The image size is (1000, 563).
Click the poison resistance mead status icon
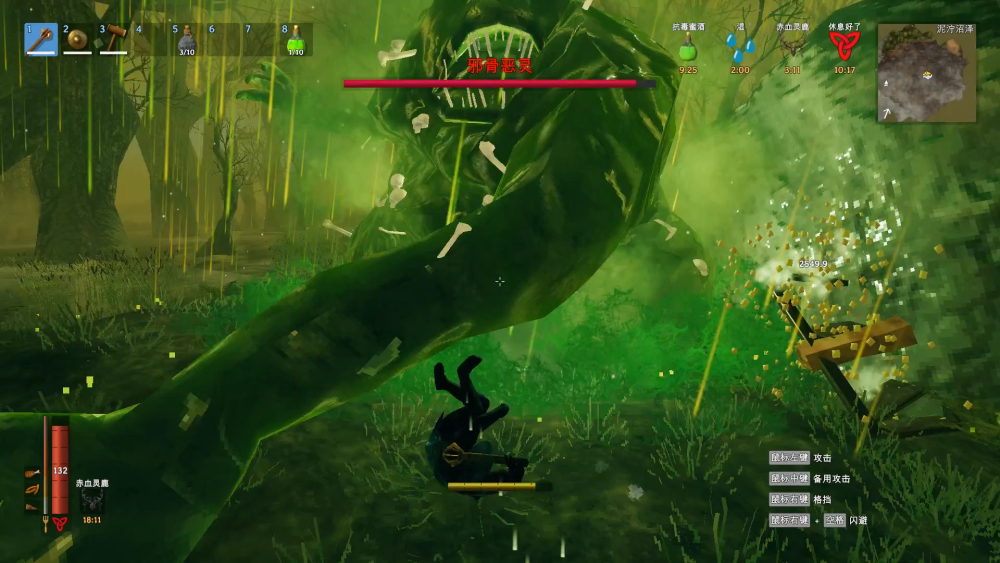click(x=688, y=47)
